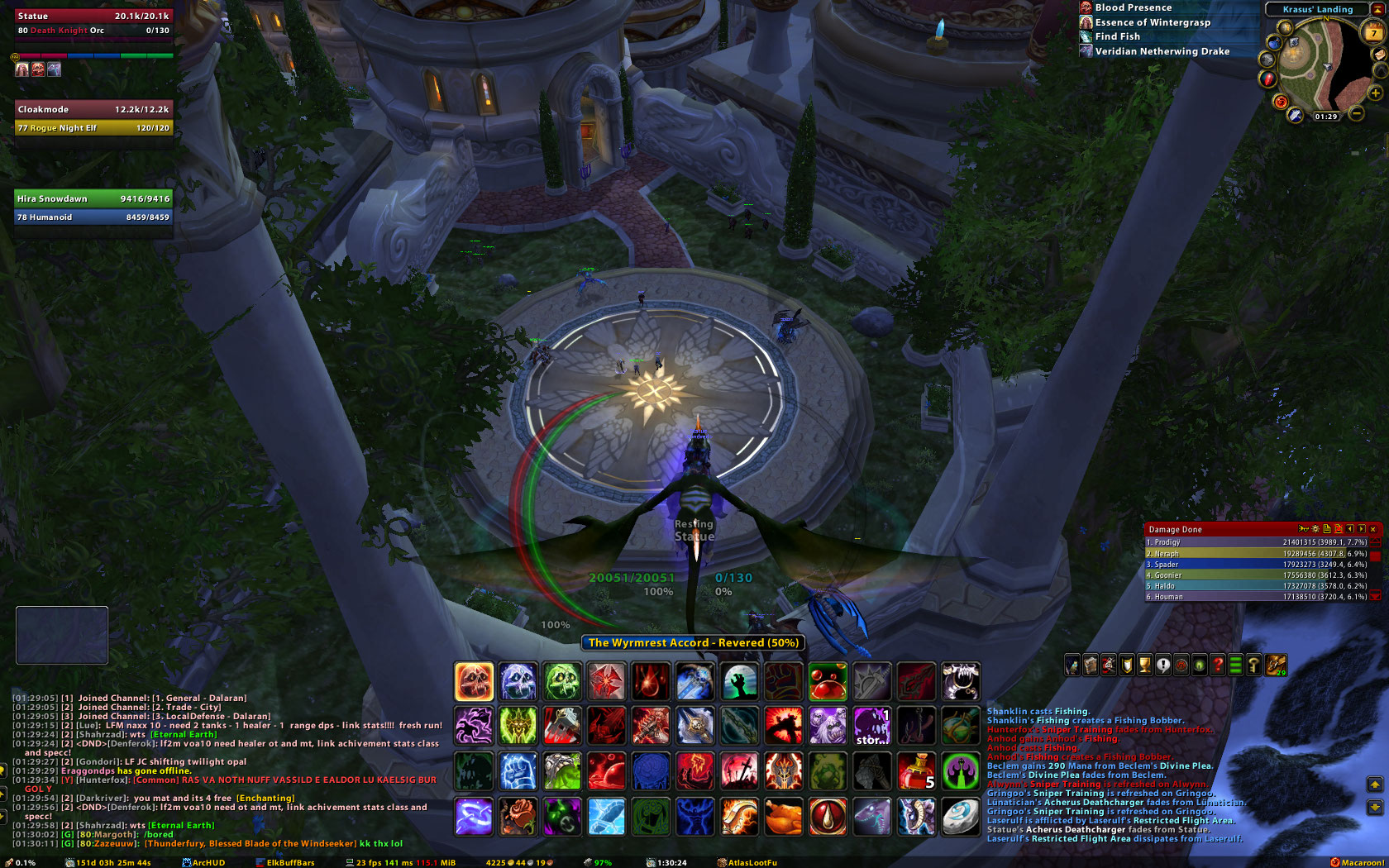Click the Eternal Earth item link in chat
Image resolution: width=1389 pixels, height=868 pixels.
[184, 734]
